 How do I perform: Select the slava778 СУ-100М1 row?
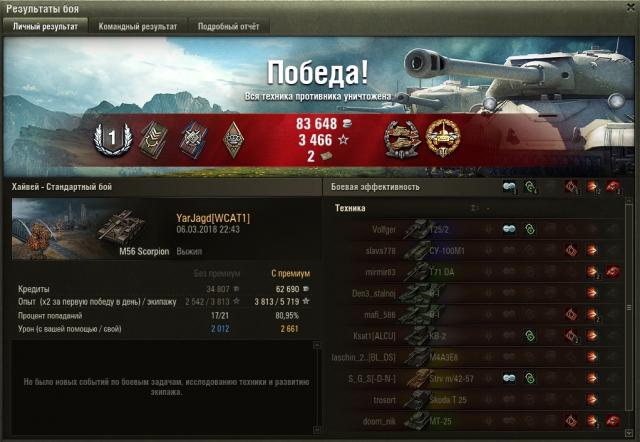(x=480, y=250)
